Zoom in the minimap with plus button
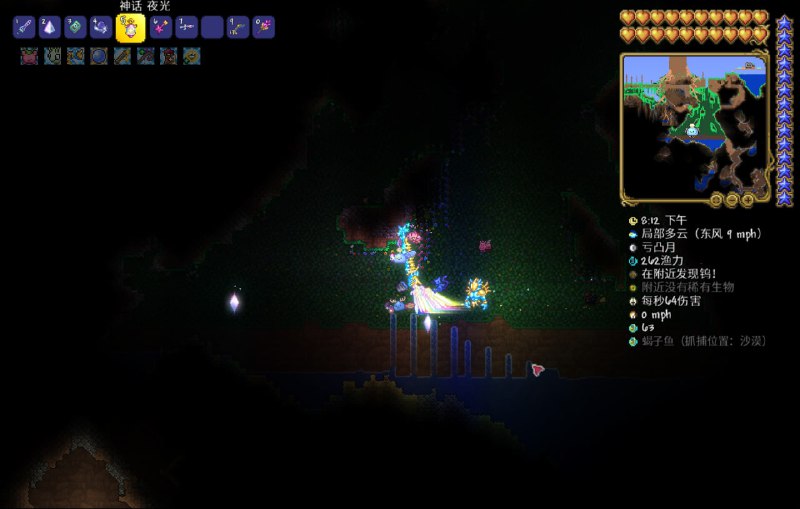The width and height of the screenshot is (800, 509). [x=746, y=200]
